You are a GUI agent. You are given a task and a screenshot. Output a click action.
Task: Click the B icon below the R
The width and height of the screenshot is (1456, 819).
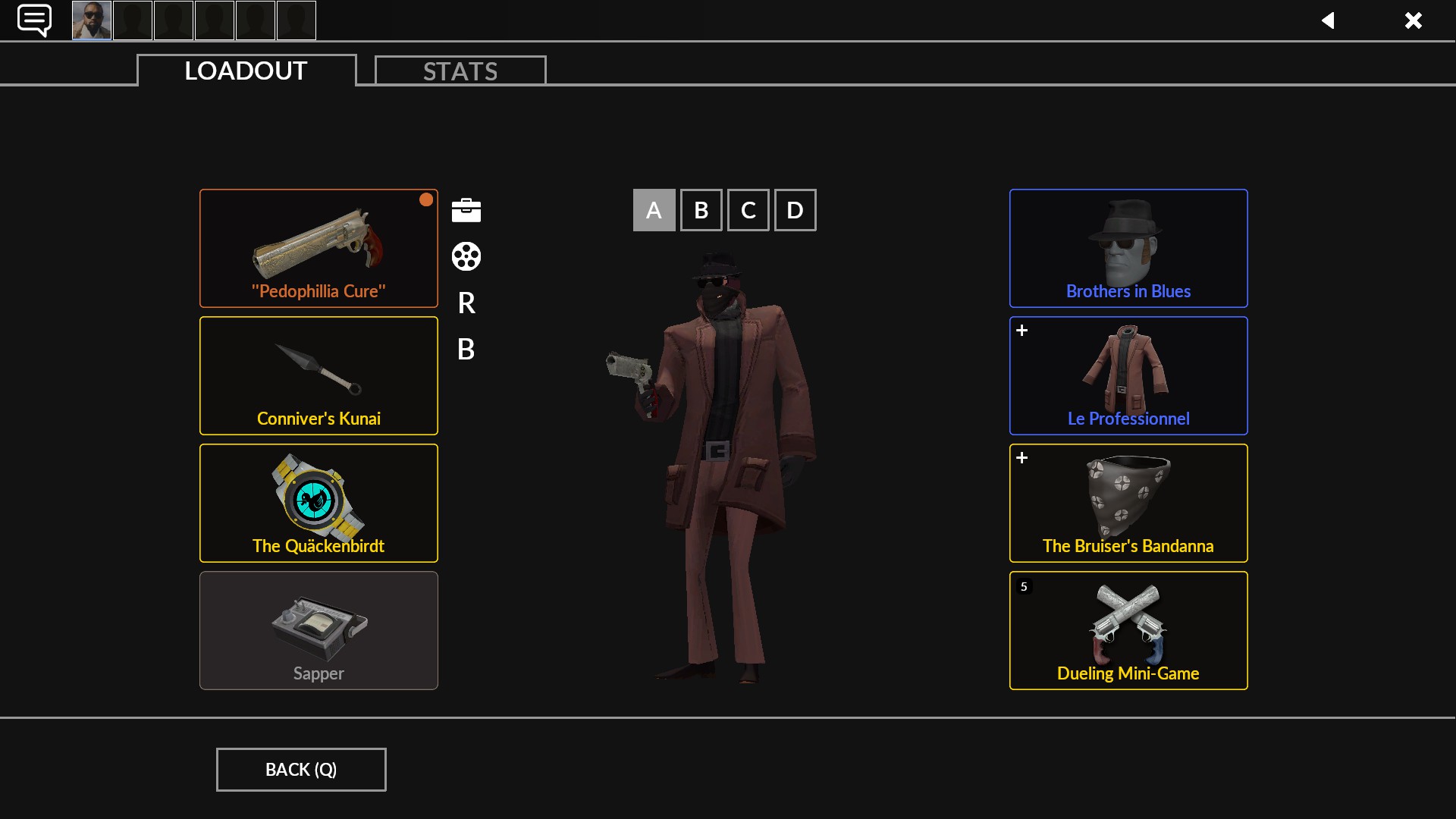[x=466, y=350]
